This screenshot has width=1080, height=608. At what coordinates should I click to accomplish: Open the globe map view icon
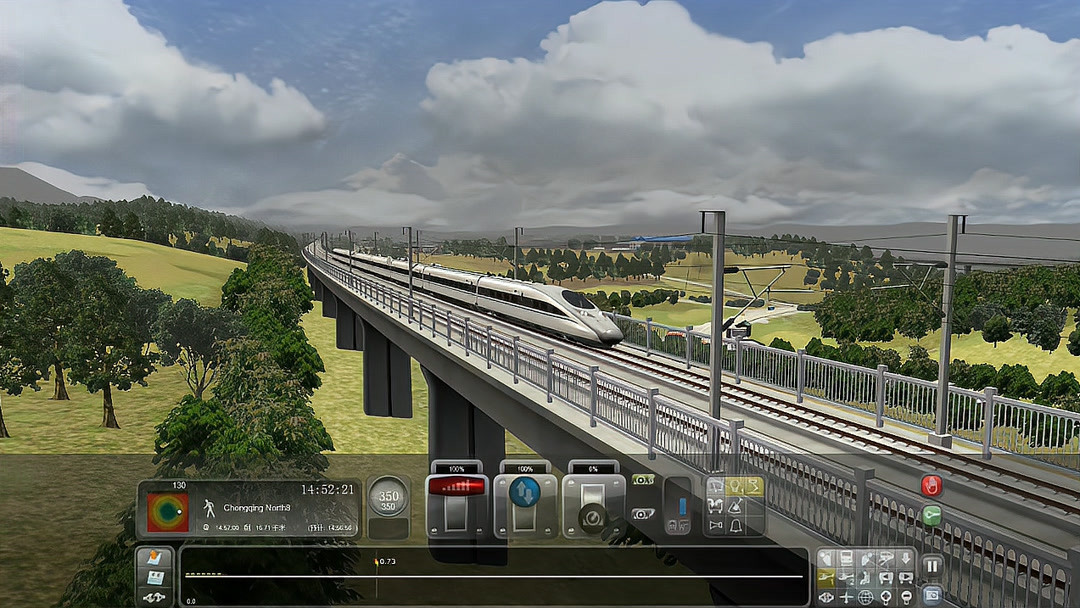click(x=866, y=597)
